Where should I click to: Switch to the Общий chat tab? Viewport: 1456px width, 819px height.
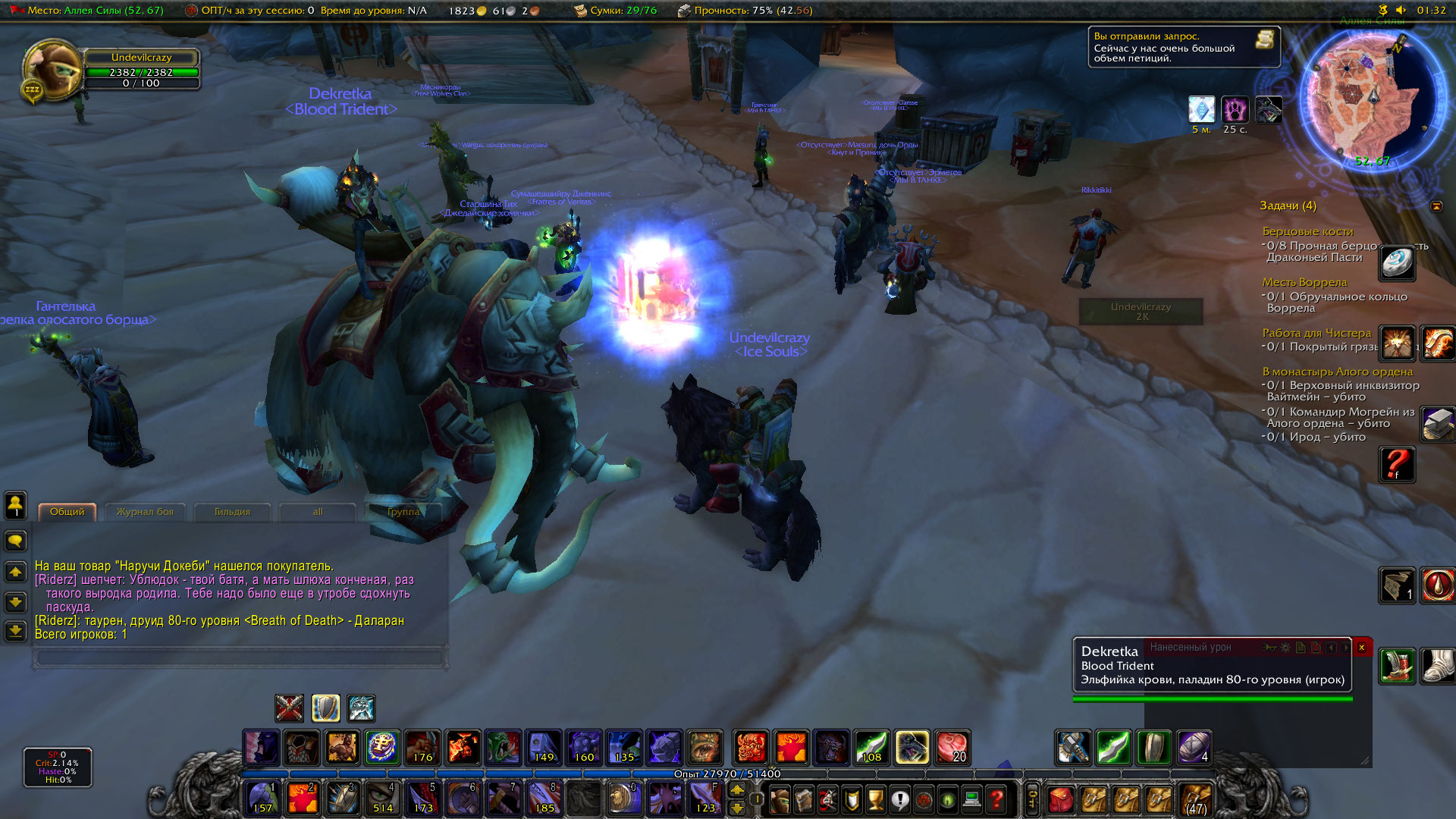pyautogui.click(x=67, y=512)
